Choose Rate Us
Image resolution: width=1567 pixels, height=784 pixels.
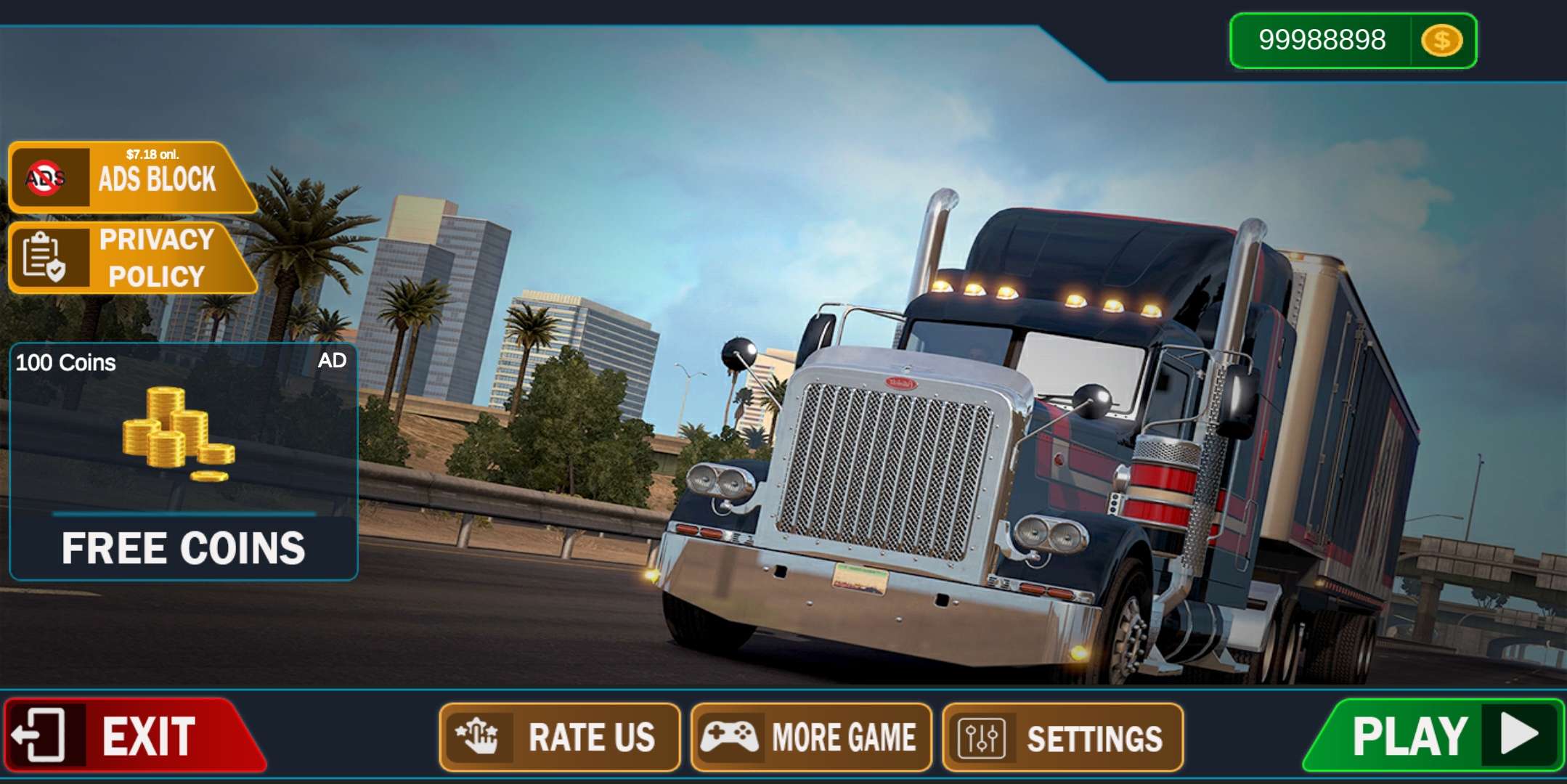[x=559, y=738]
